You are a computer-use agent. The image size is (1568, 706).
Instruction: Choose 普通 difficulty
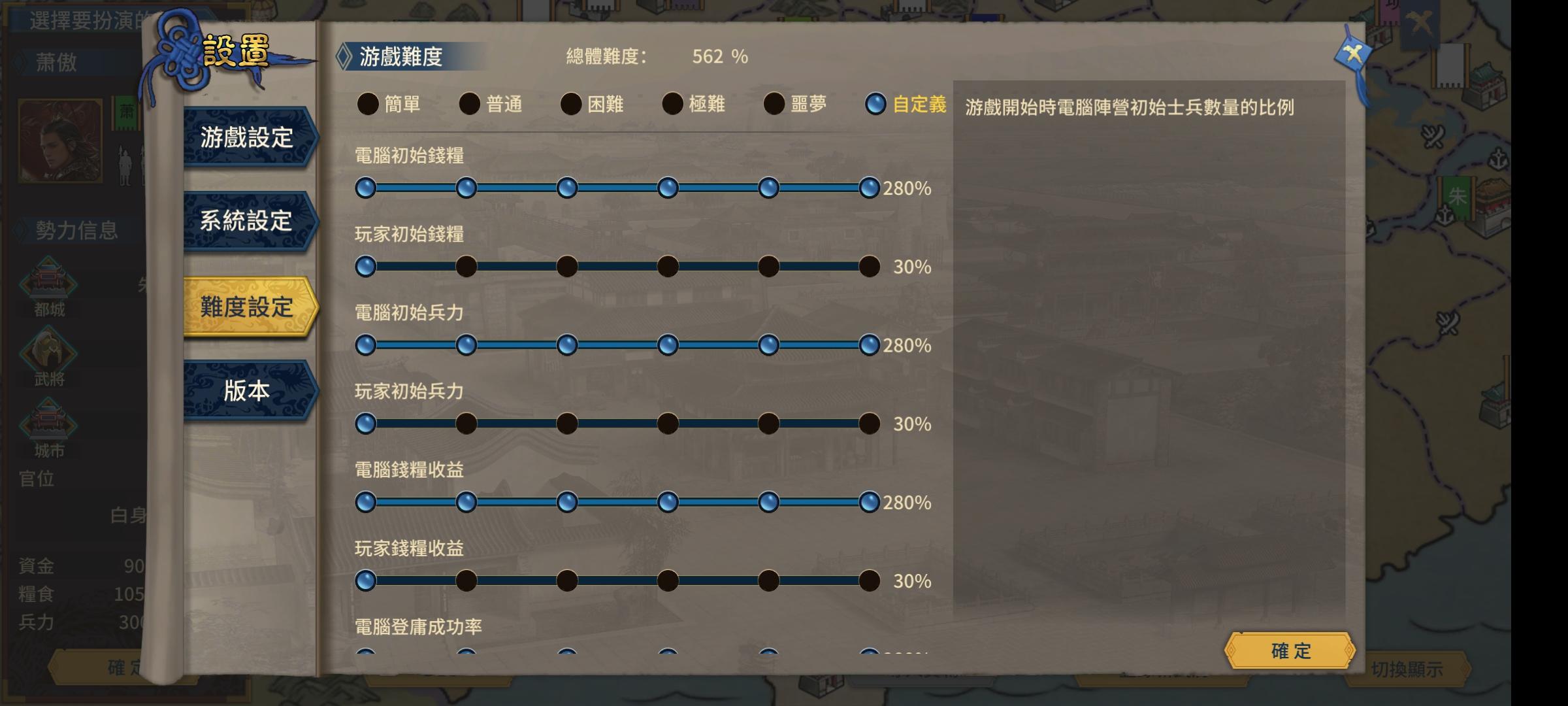click(x=469, y=103)
